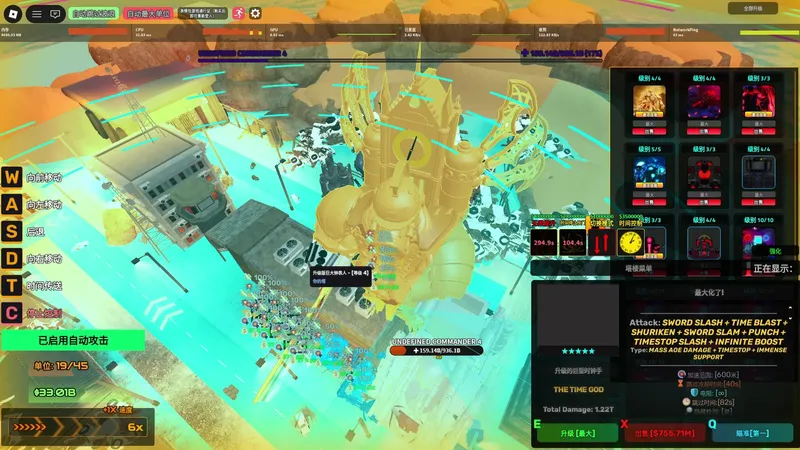Image resolution: width=800 pixels, height=450 pixels.
Task: Activate the yellow clock time control ability
Action: (x=630, y=242)
